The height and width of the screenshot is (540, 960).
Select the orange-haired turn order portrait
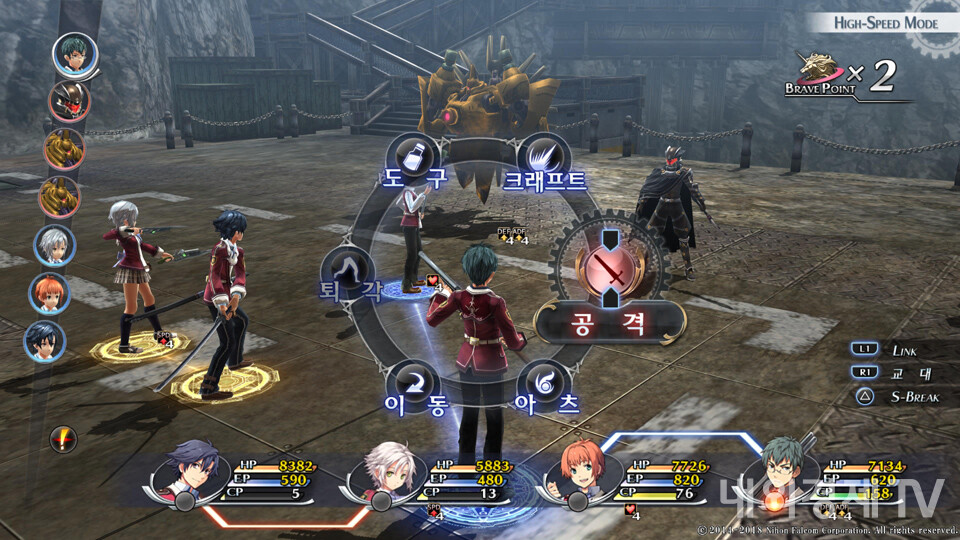coord(49,293)
